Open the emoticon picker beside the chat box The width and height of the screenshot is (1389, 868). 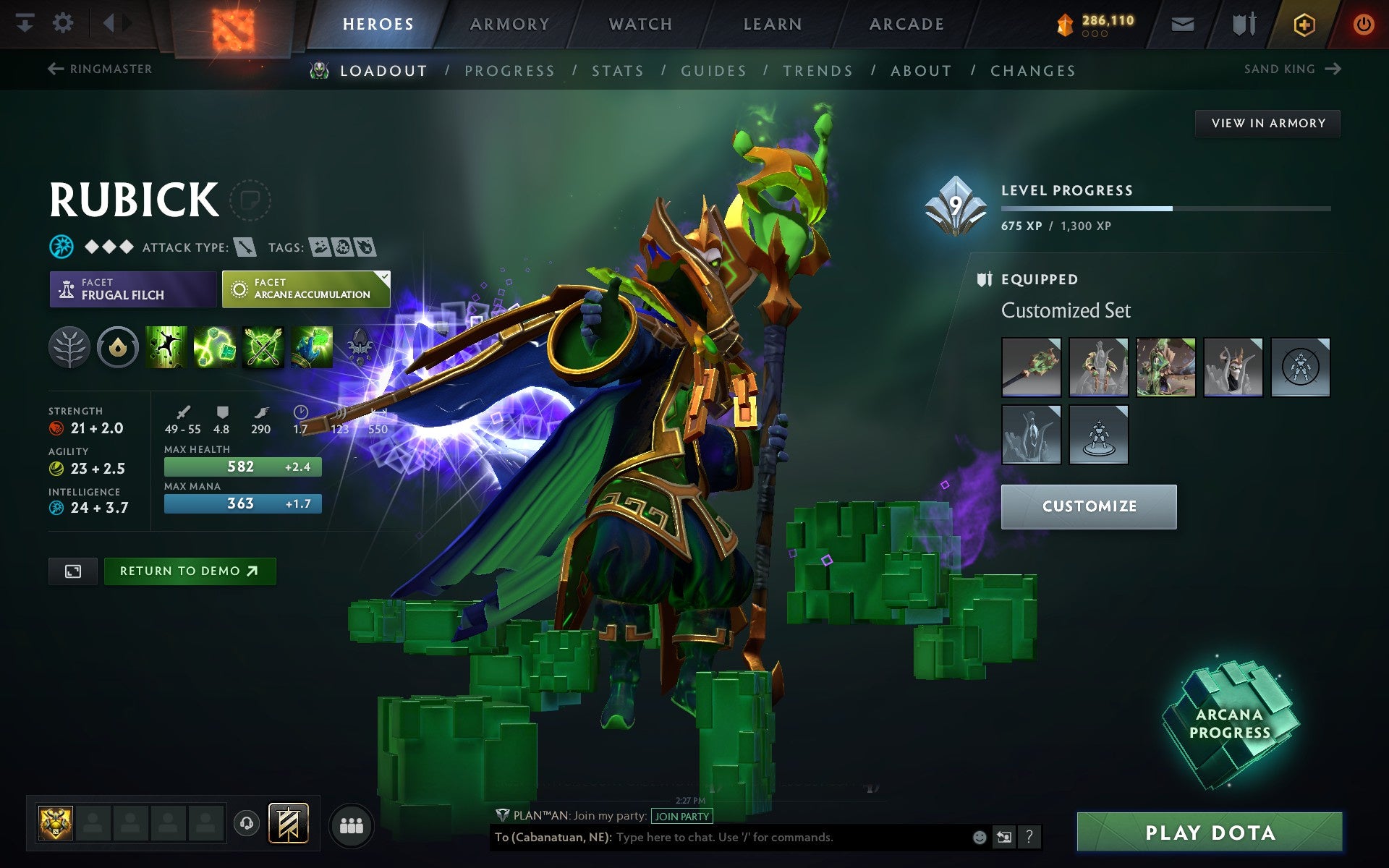(980, 837)
